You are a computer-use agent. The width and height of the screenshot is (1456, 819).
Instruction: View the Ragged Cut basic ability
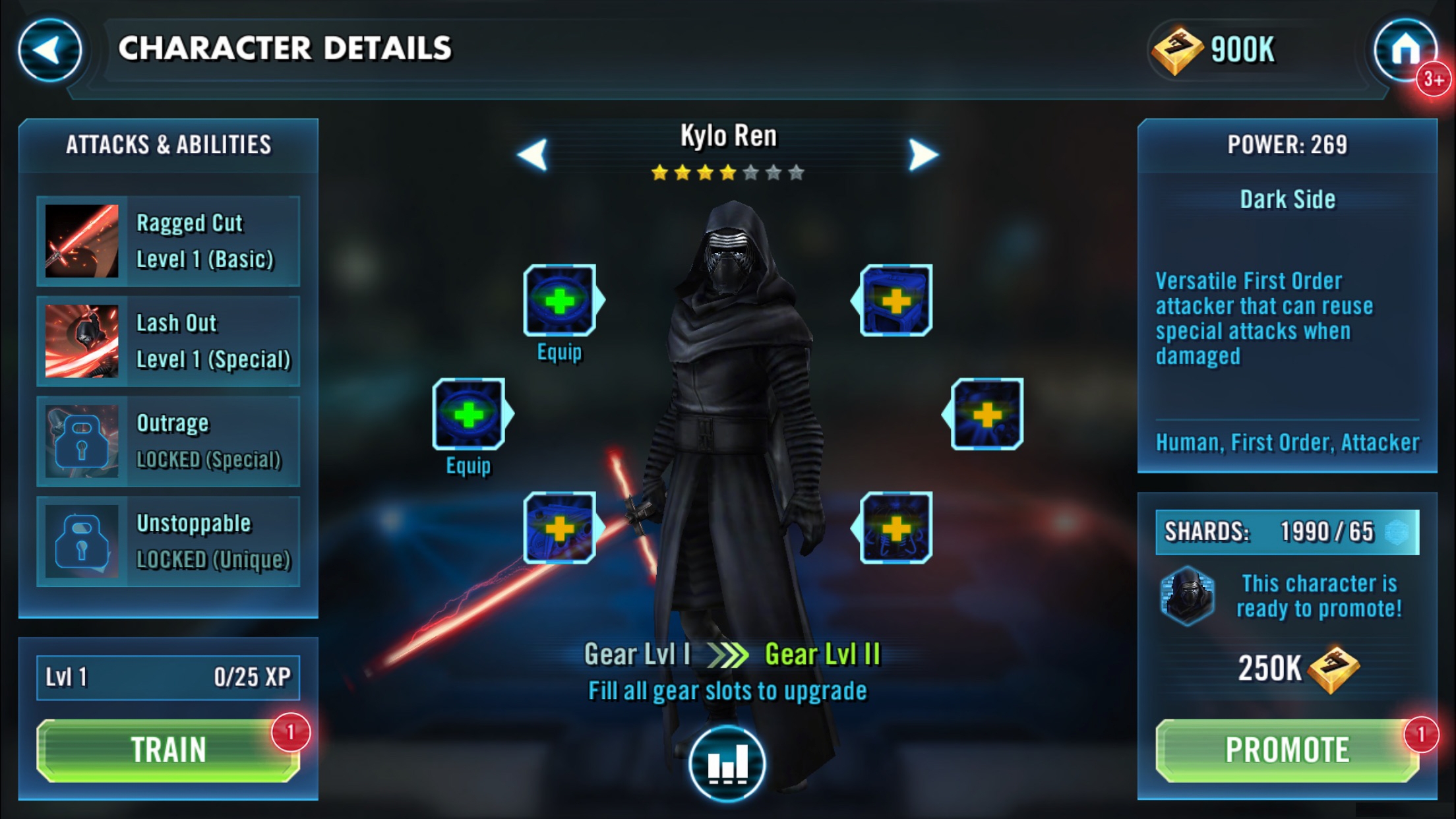pos(168,241)
